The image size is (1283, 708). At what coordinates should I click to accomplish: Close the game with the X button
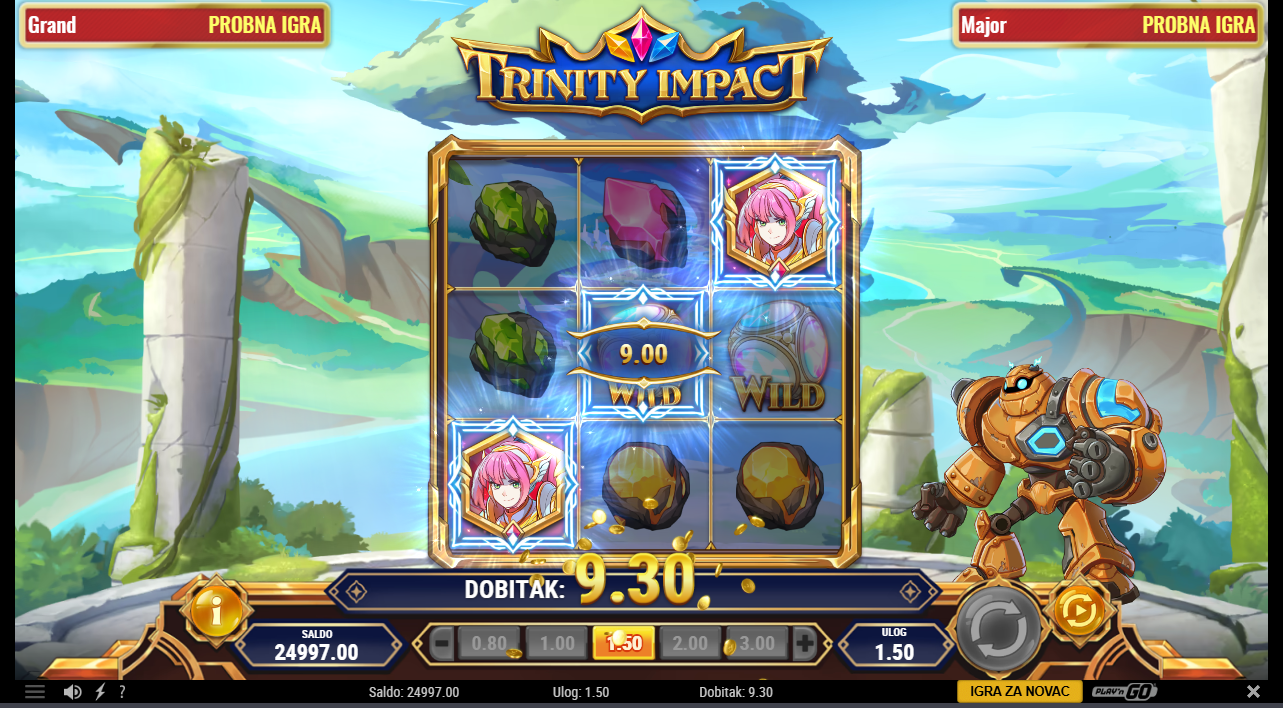pos(1253,692)
